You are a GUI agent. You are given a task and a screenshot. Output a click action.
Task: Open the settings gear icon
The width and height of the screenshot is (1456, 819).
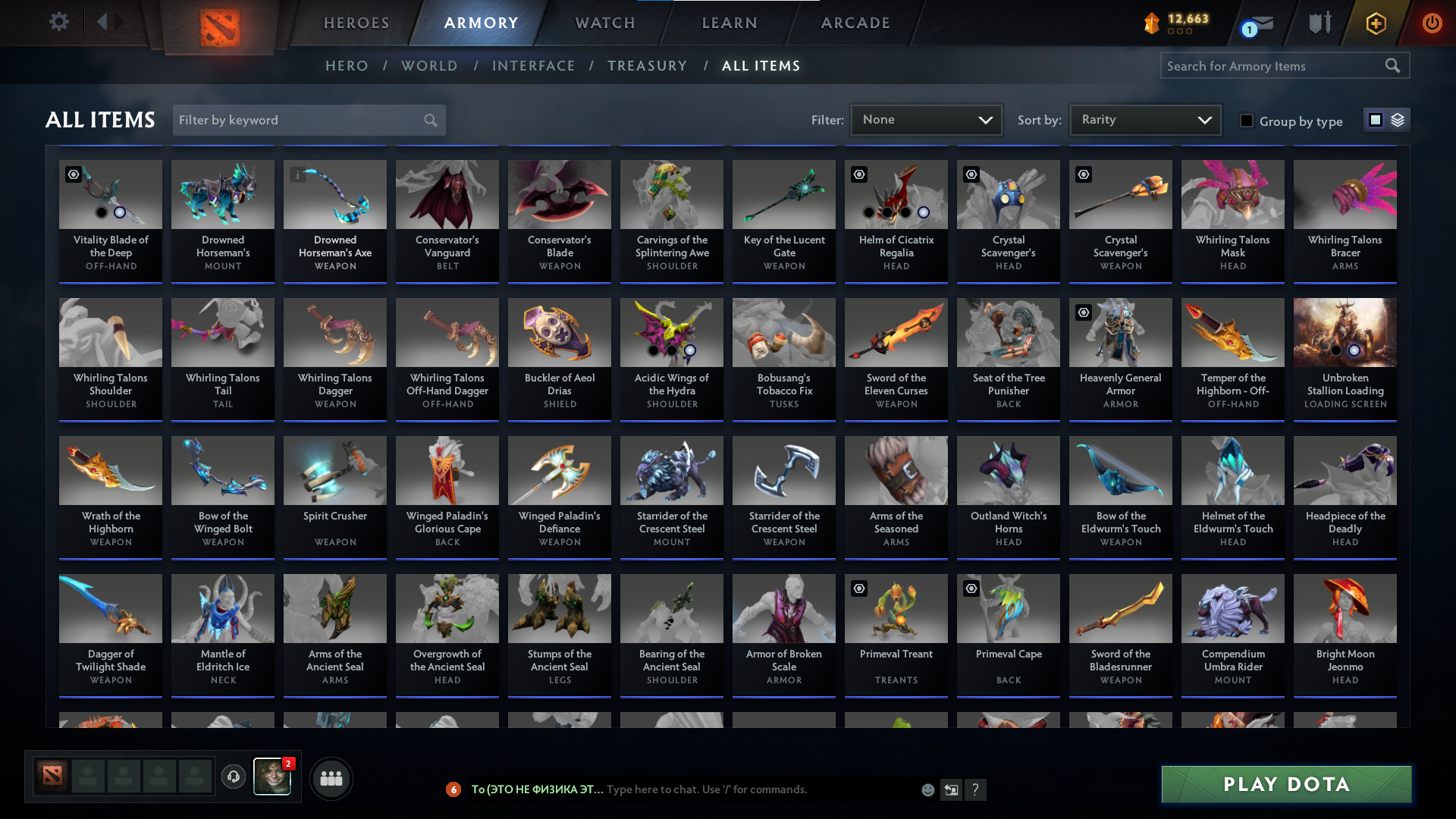coord(59,21)
